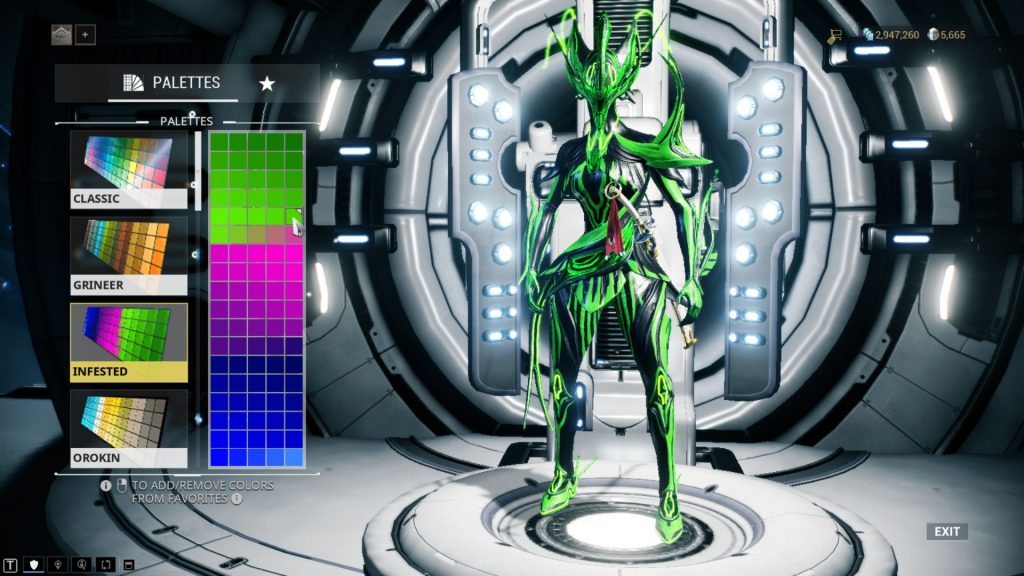The image size is (1024, 576).
Task: Click the square brackets icon in bottom toolbar
Action: click(106, 565)
